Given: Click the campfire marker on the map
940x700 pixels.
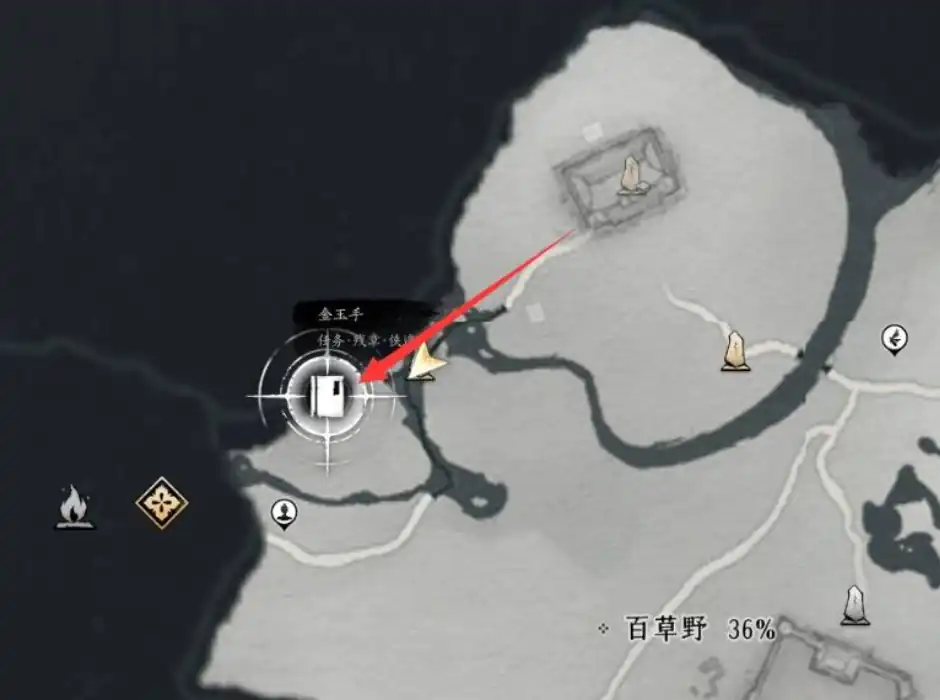Looking at the screenshot, I should 73,506.
